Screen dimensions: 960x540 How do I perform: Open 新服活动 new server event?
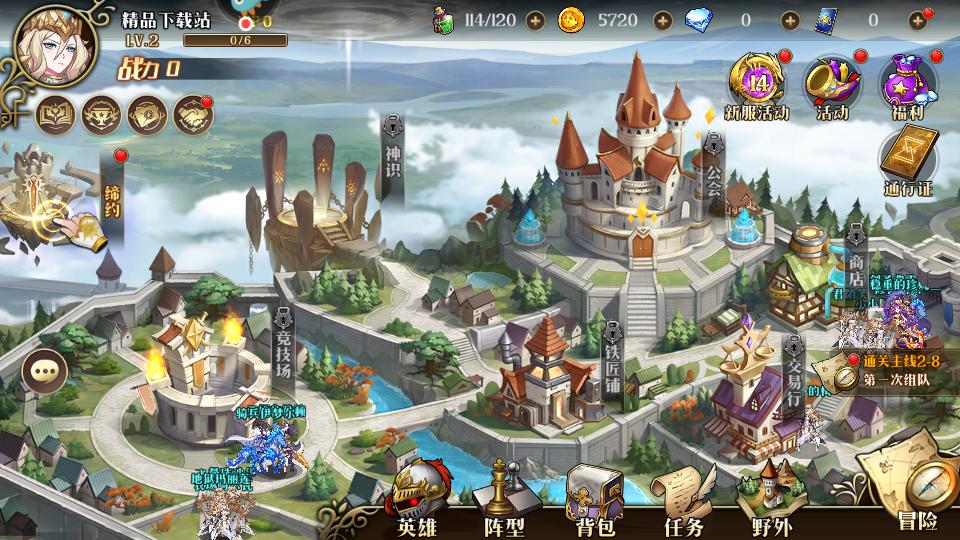coord(757,84)
